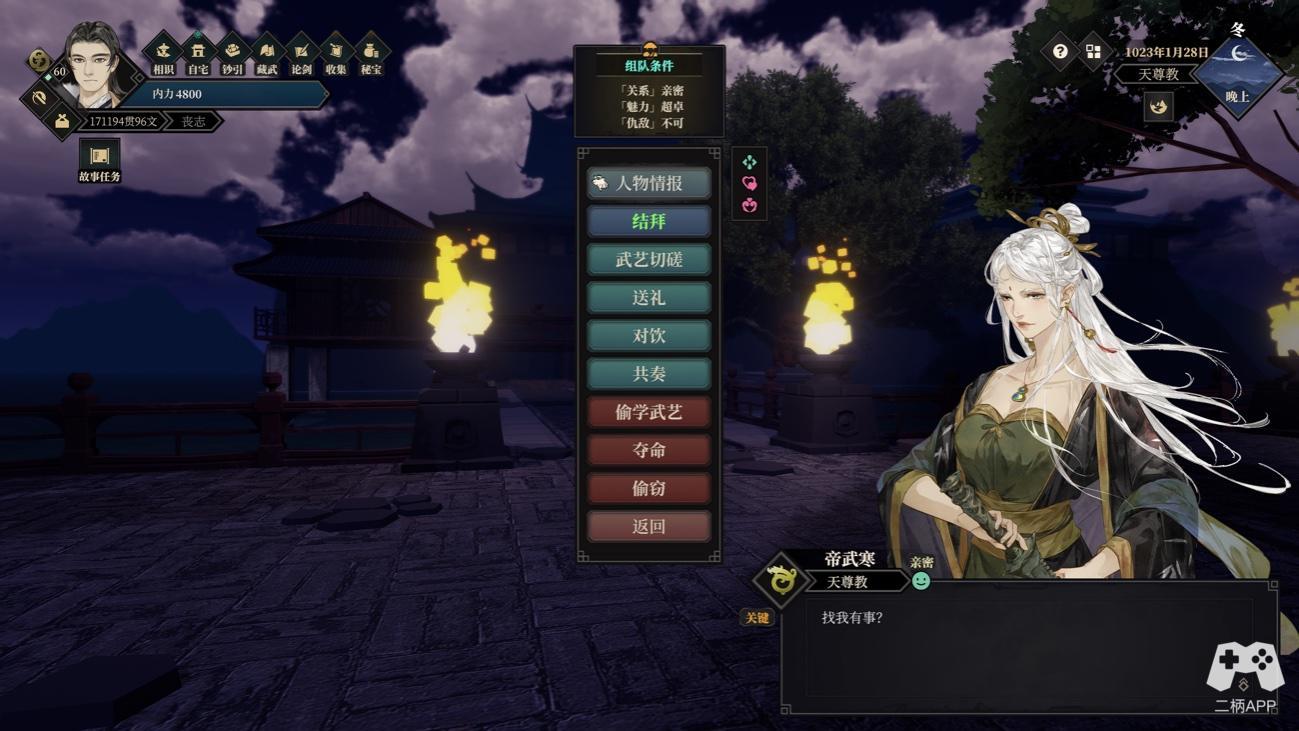
Task: Choose the 送礼 gift option
Action: pos(649,298)
